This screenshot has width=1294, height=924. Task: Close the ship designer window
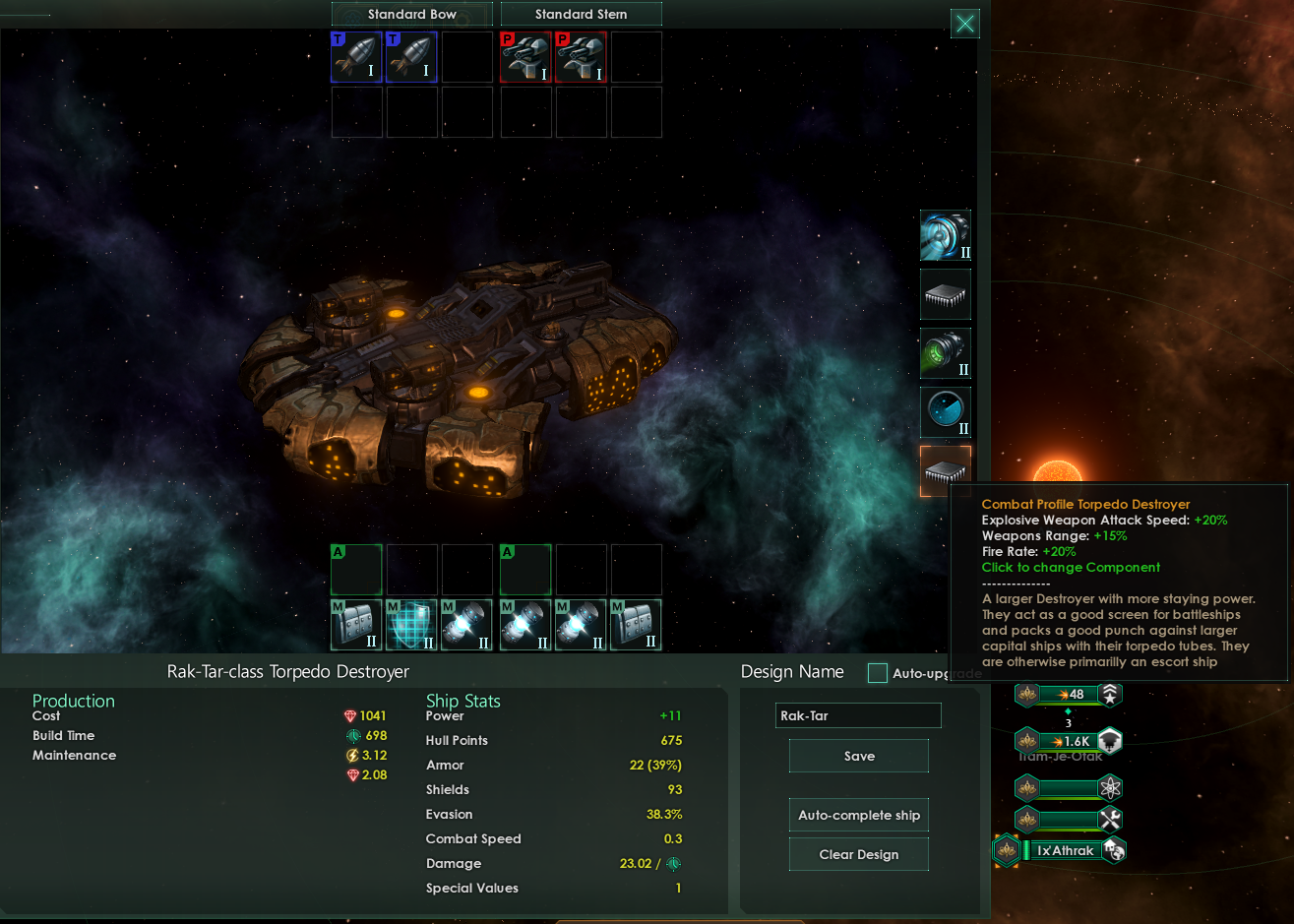[x=965, y=24]
